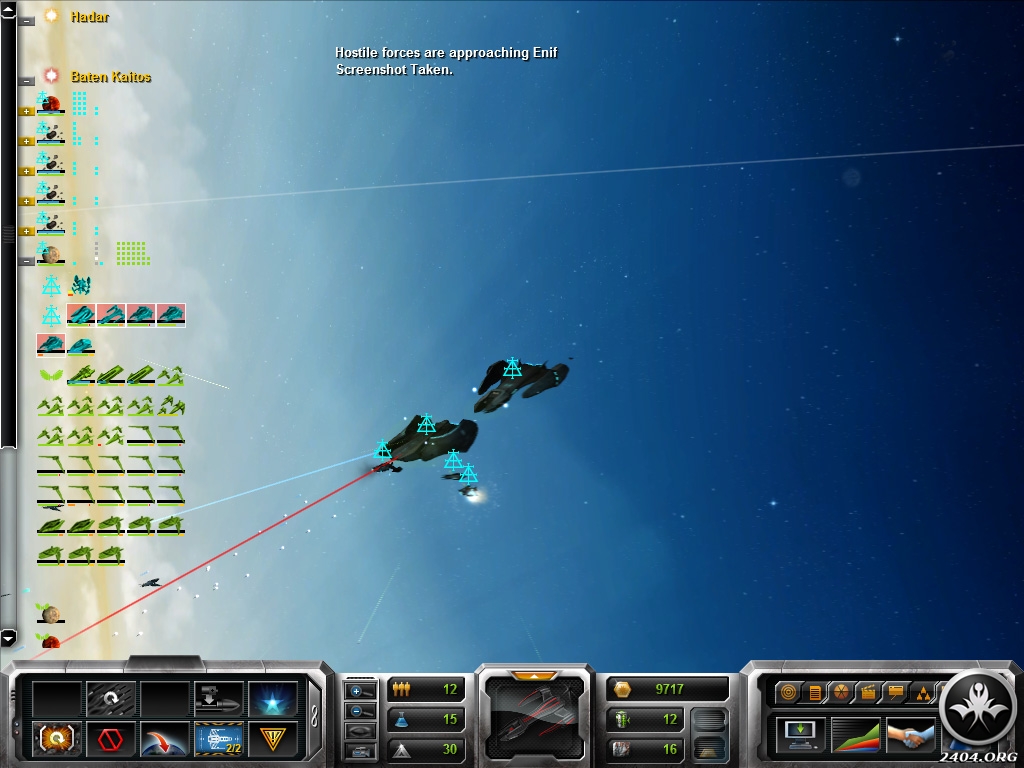Image resolution: width=1024 pixels, height=768 pixels.
Task: Select the Baten Kaitos star entry
Action: [110, 76]
